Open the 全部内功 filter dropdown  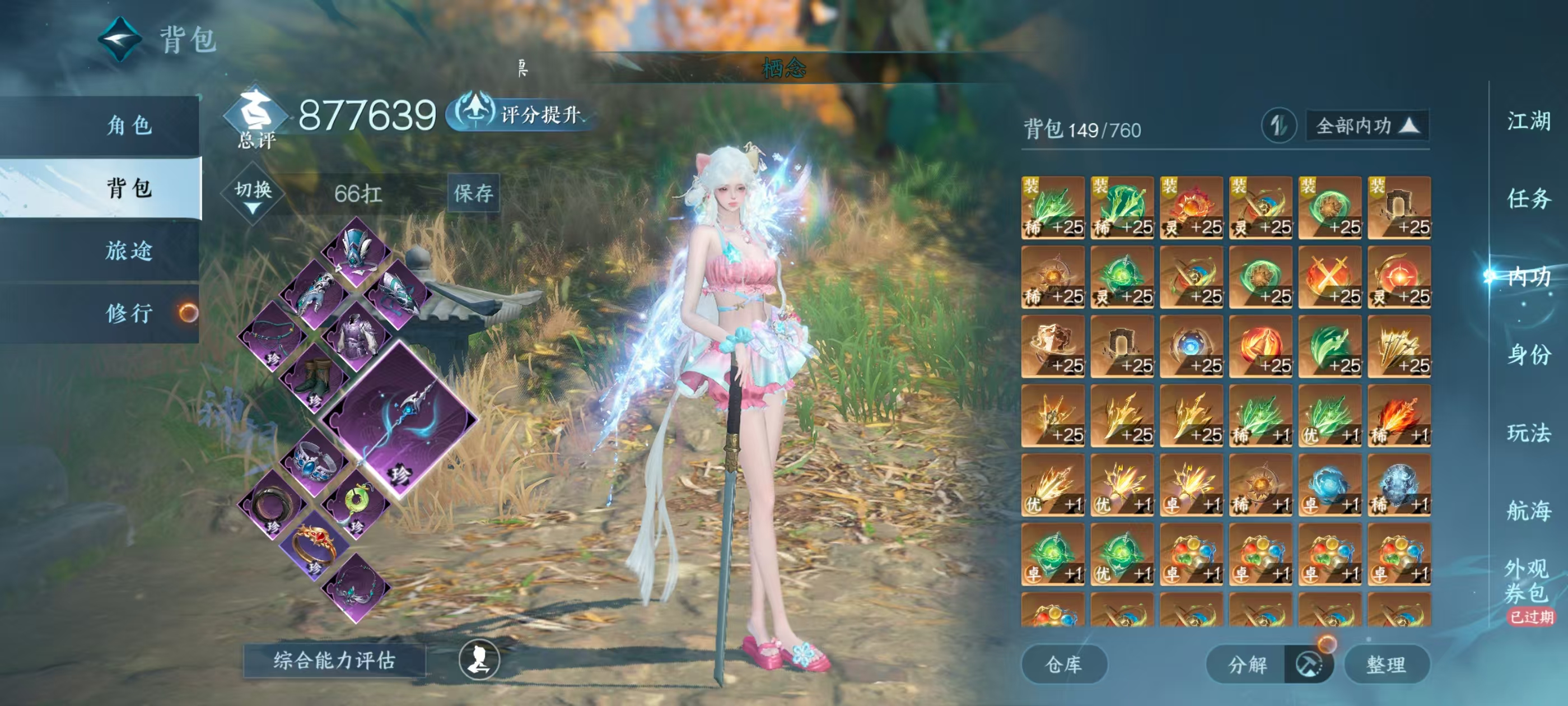pyautogui.click(x=1366, y=126)
